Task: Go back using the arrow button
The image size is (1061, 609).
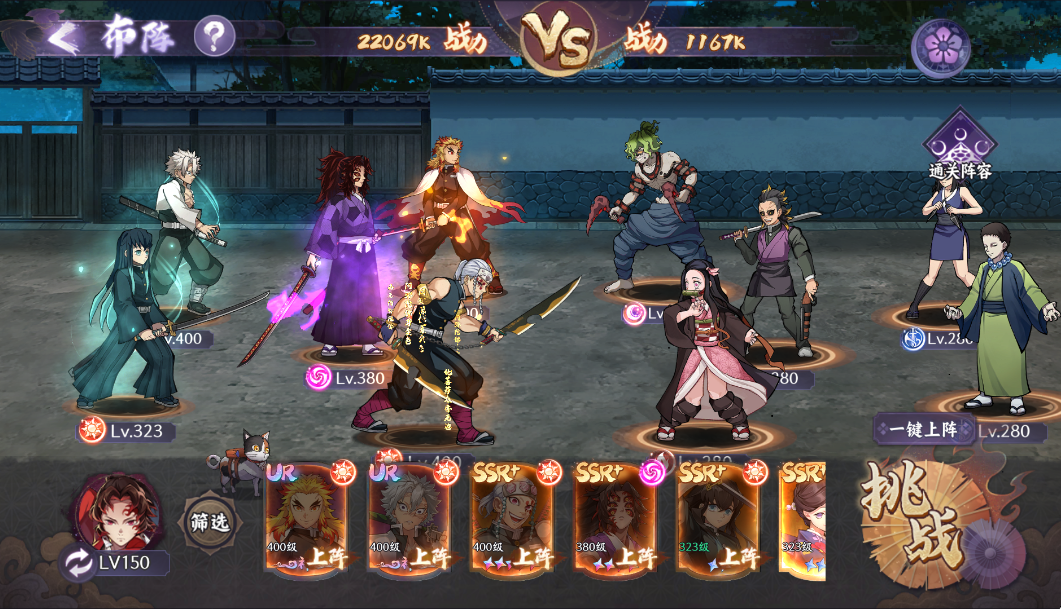Action: tap(62, 37)
